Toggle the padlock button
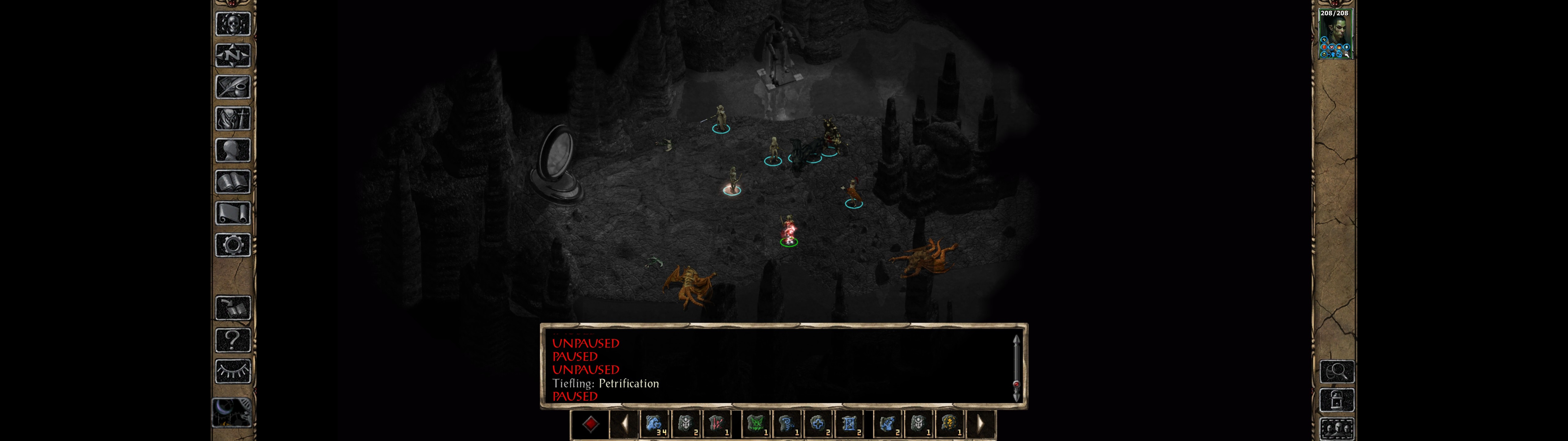This screenshot has height=441, width=1568. click(x=1337, y=401)
